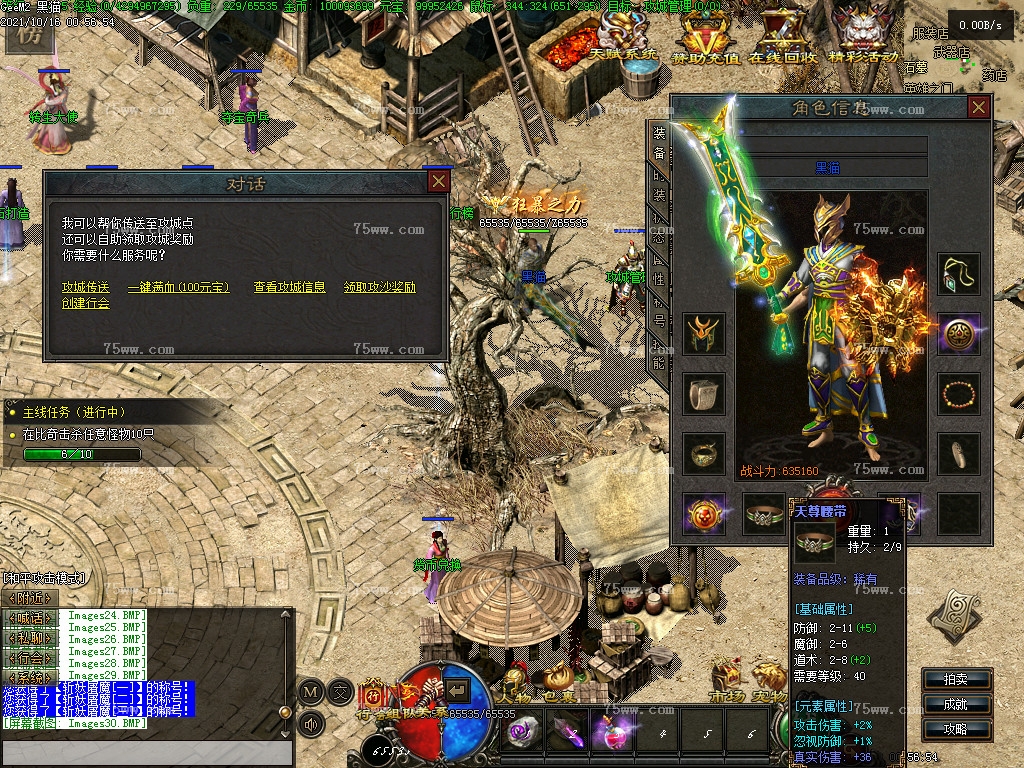Open 在线回收 online recycling chest
The width and height of the screenshot is (1024, 768).
(783, 40)
